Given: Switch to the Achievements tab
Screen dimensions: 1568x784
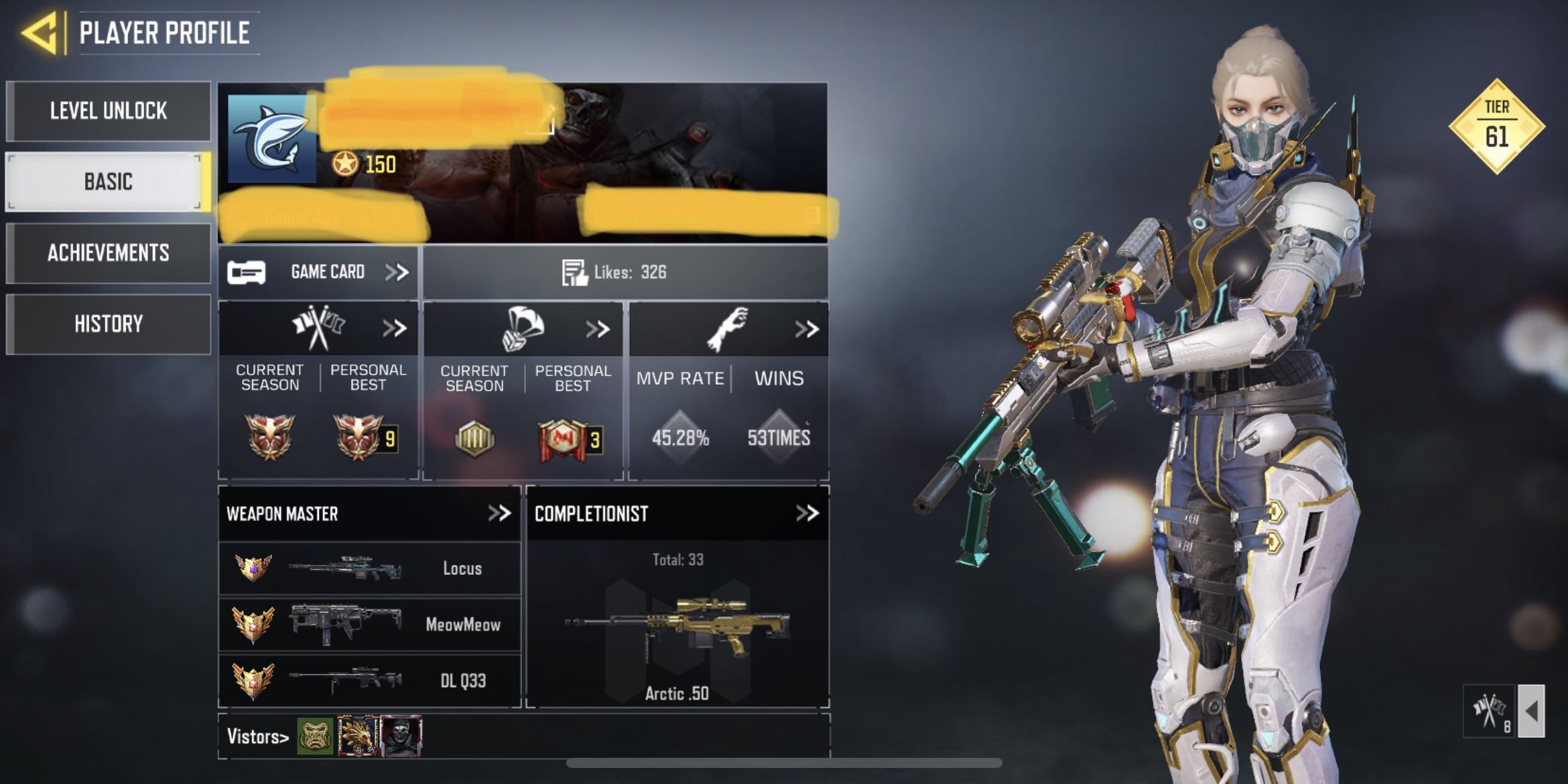Looking at the screenshot, I should point(108,253).
